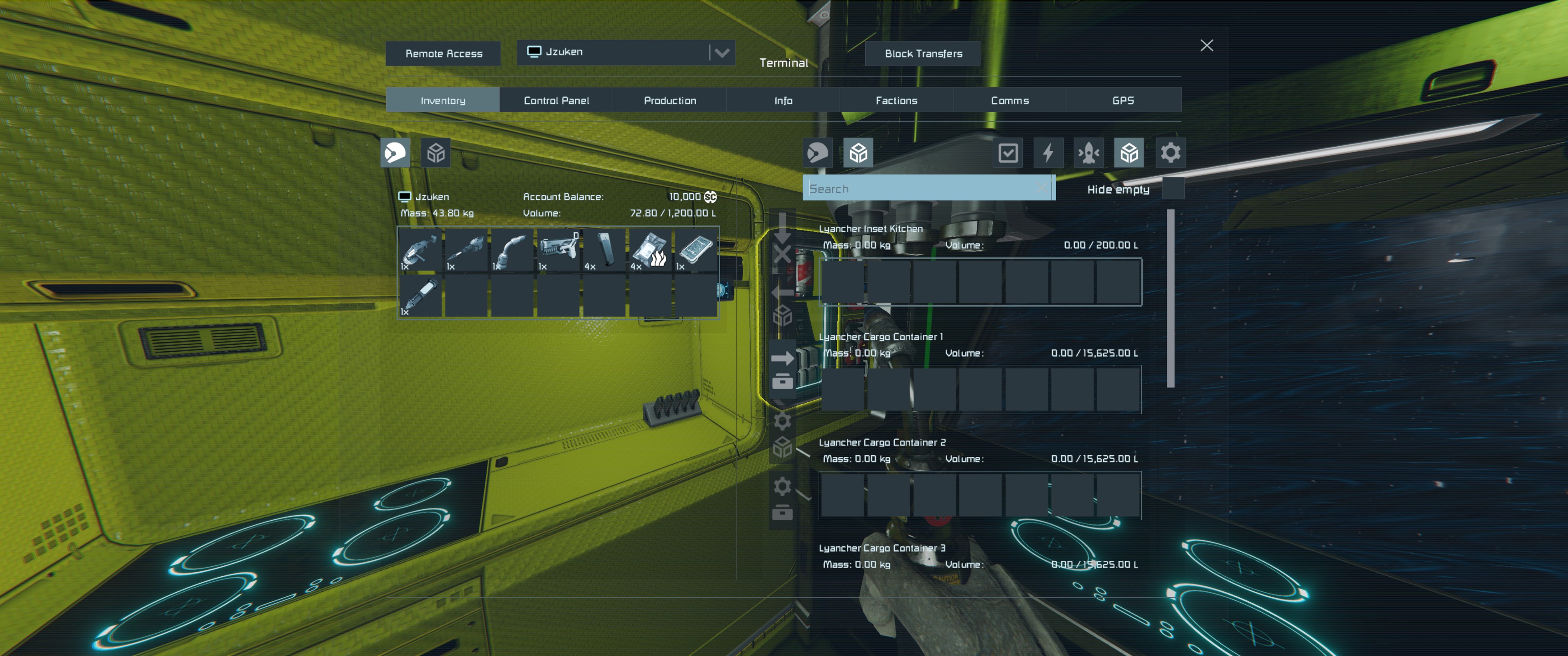The height and width of the screenshot is (656, 1568).
Task: Click the gear filter icon
Action: point(1169,153)
